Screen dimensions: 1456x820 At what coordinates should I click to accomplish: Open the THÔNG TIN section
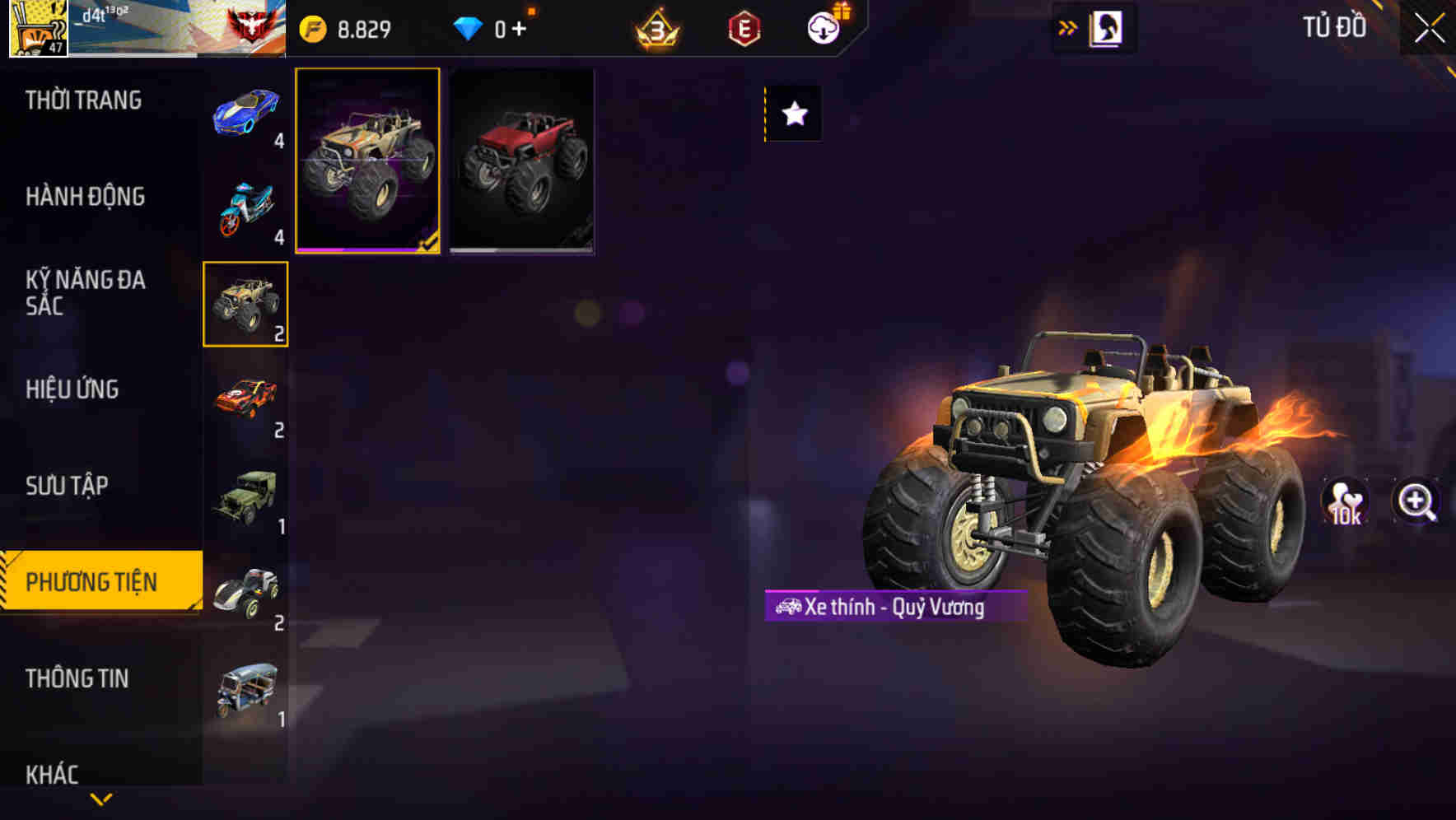click(78, 678)
